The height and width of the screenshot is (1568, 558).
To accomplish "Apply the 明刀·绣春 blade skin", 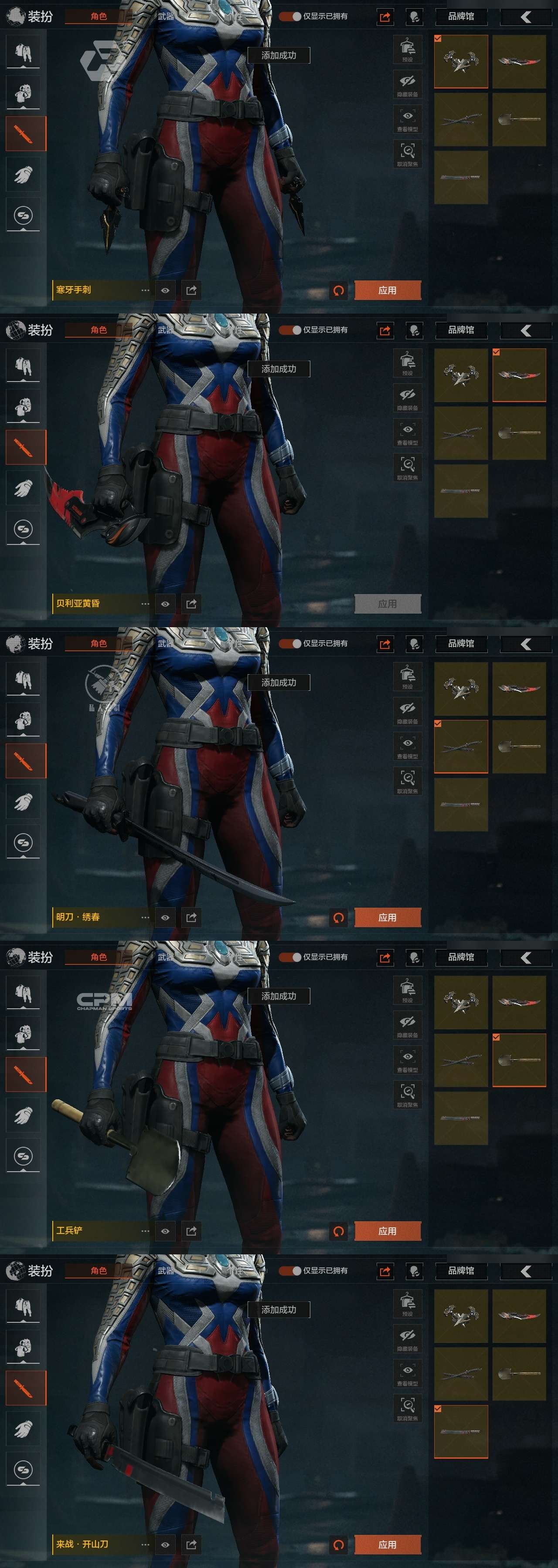I will tap(387, 917).
